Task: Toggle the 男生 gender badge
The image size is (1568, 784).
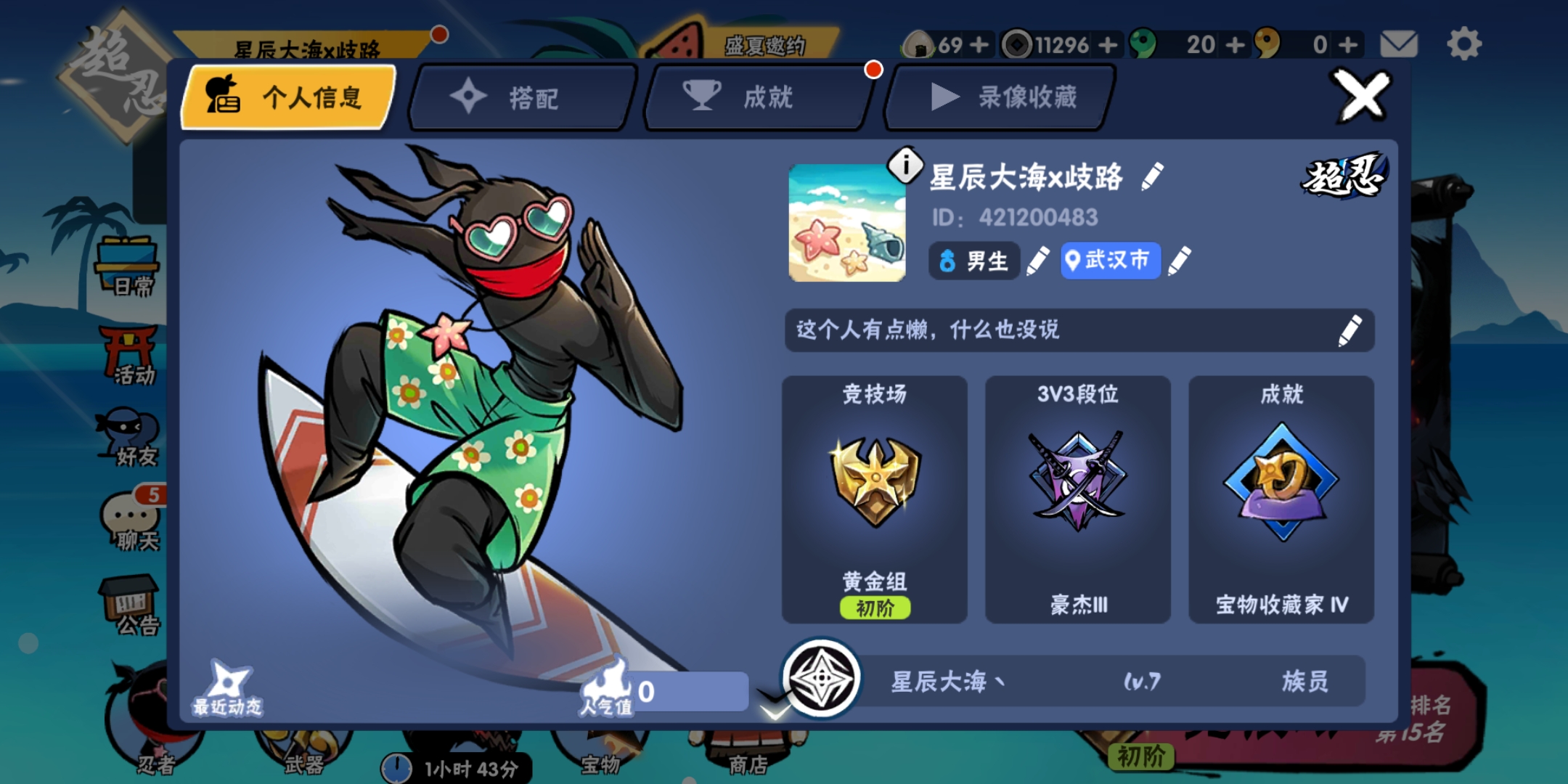Action: click(x=973, y=261)
